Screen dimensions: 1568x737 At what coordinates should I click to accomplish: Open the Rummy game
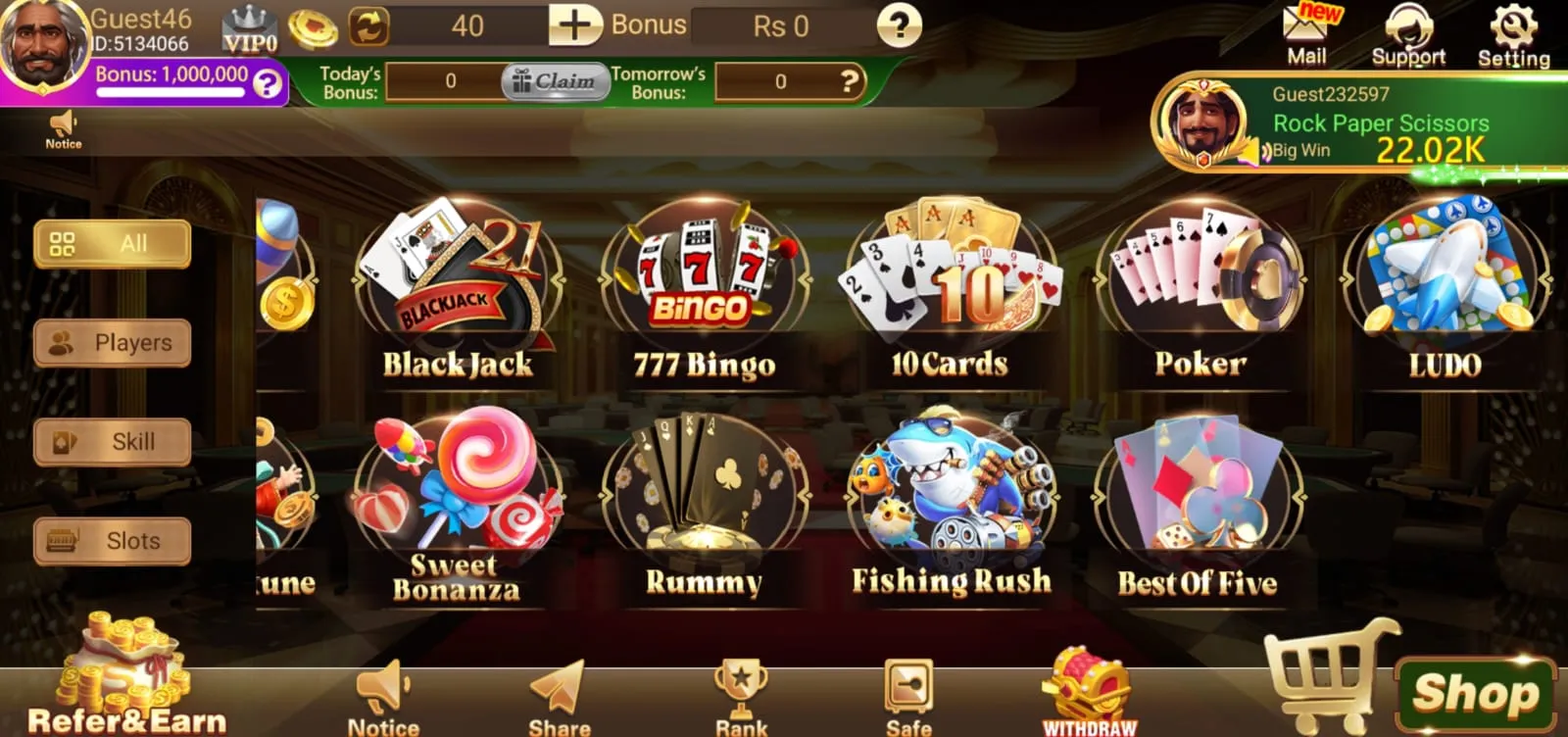click(x=706, y=490)
